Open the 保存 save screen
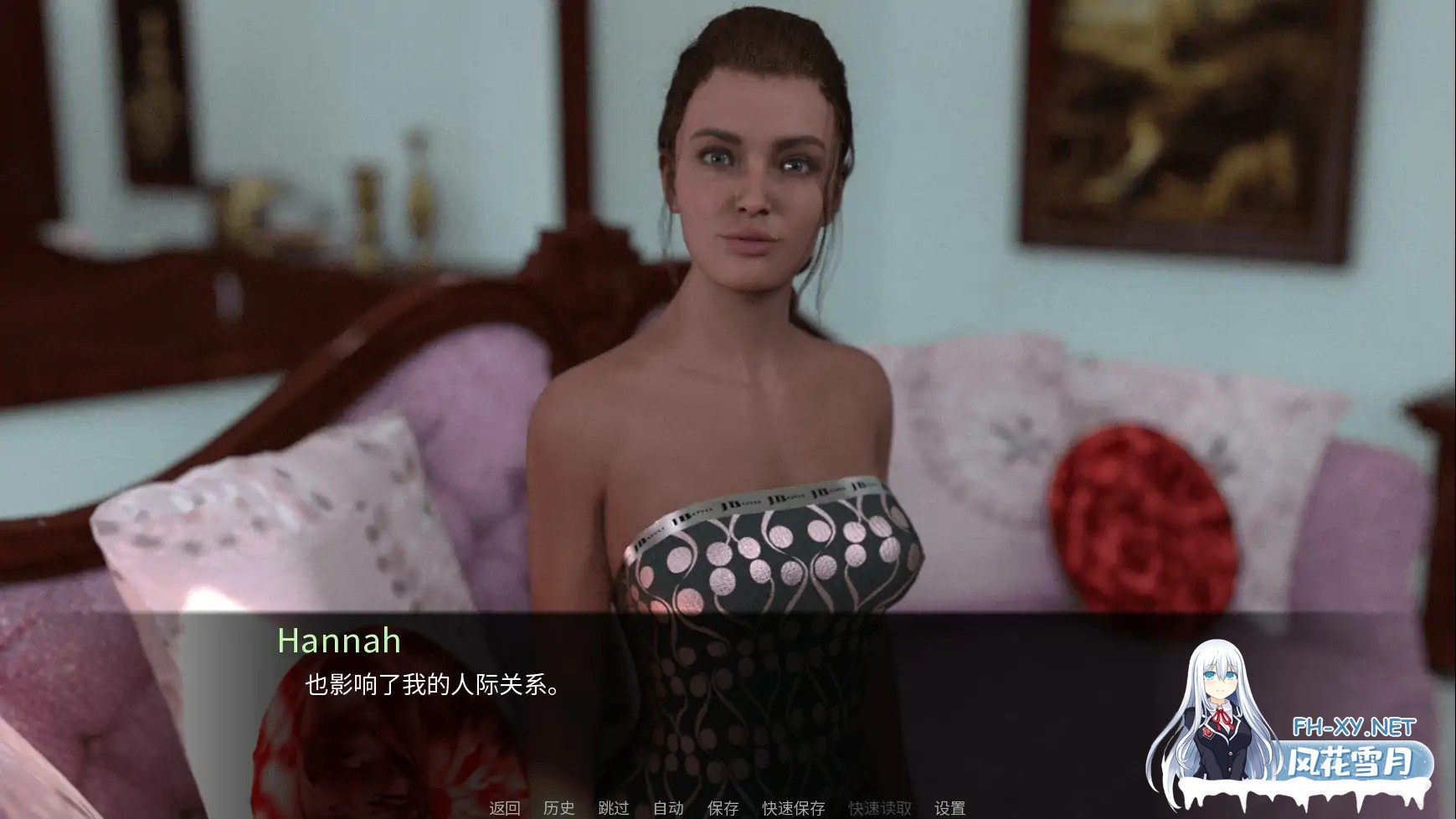1456x819 pixels. click(723, 809)
